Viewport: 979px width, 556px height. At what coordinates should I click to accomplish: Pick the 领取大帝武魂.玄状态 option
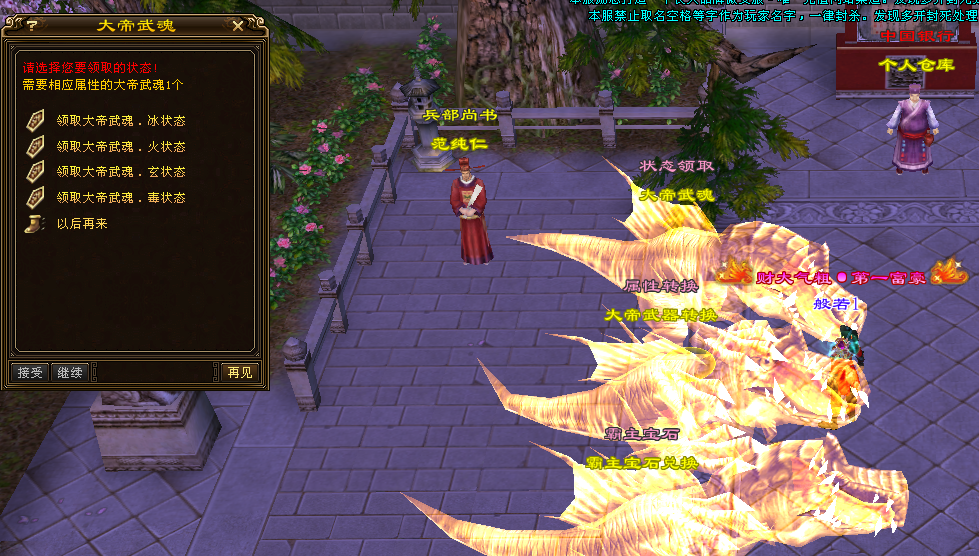[120, 172]
